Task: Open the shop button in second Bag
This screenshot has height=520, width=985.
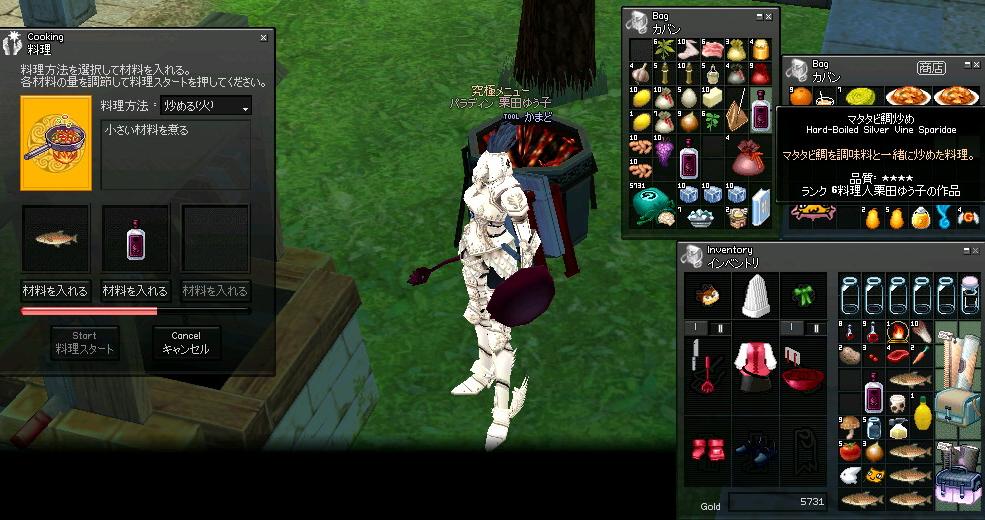Action: [x=930, y=68]
